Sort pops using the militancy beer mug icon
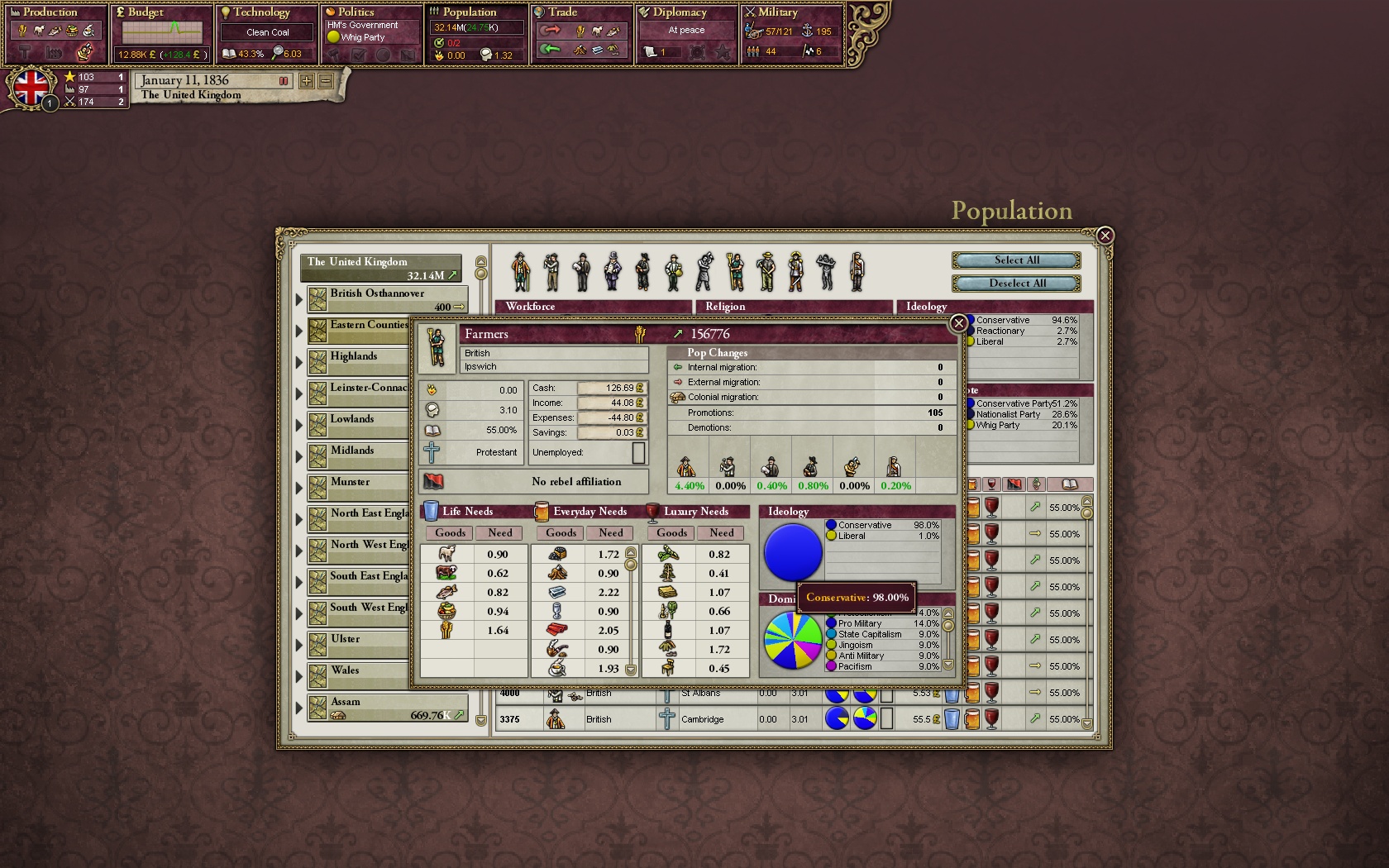Image resolution: width=1389 pixels, height=868 pixels. (973, 484)
